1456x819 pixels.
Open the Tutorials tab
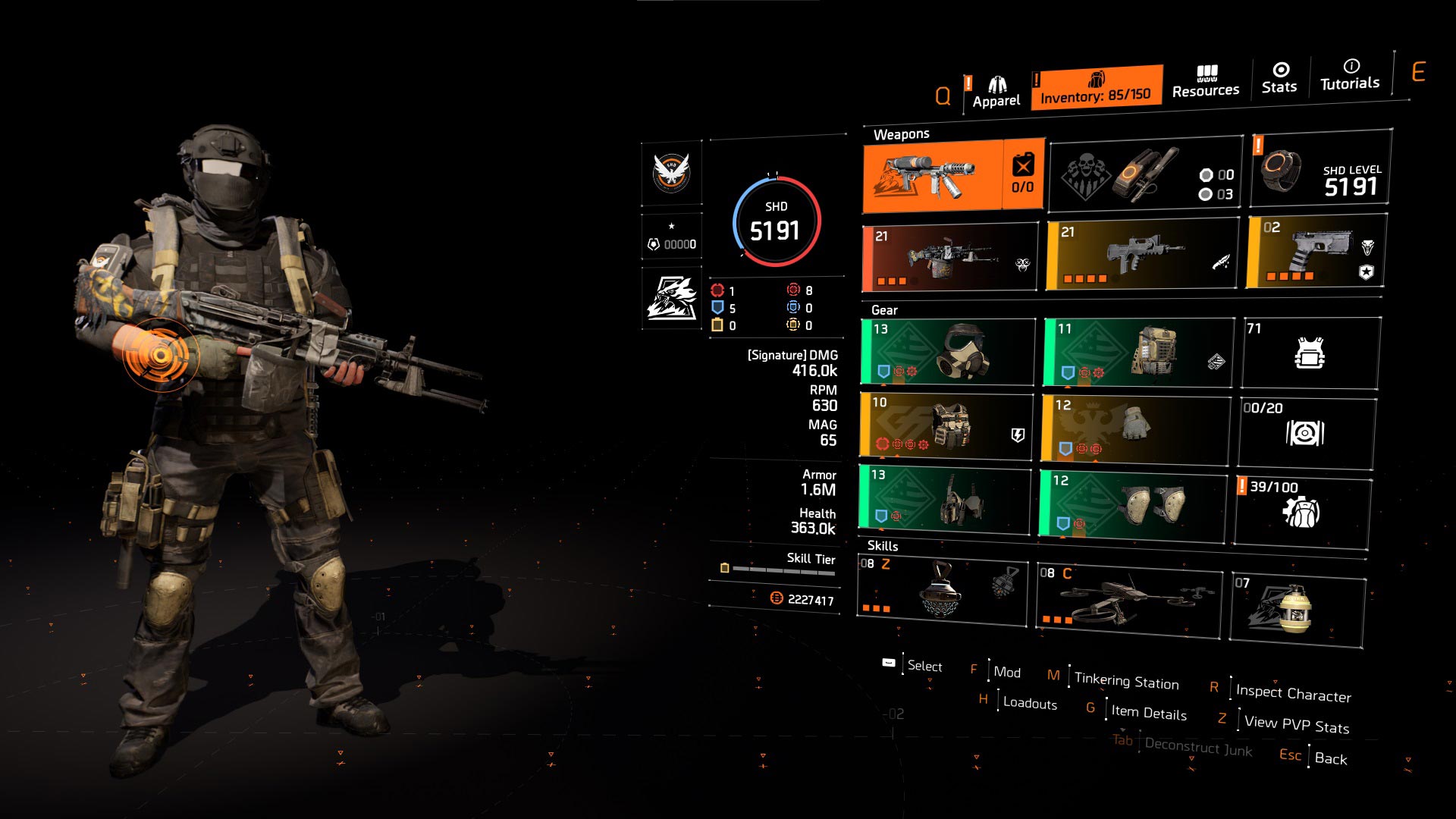click(1350, 75)
